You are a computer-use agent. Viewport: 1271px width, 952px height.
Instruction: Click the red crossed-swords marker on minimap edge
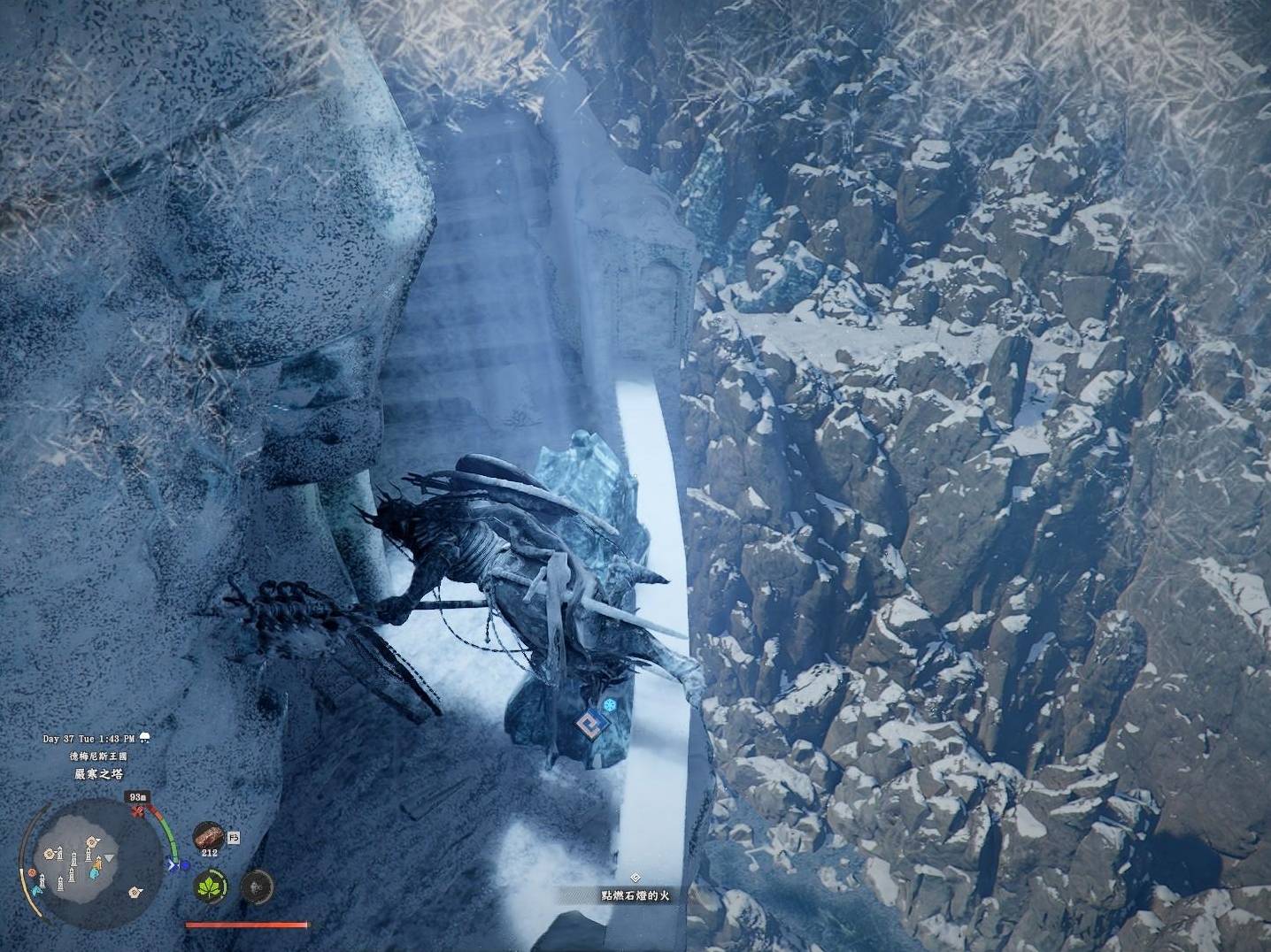[x=137, y=810]
